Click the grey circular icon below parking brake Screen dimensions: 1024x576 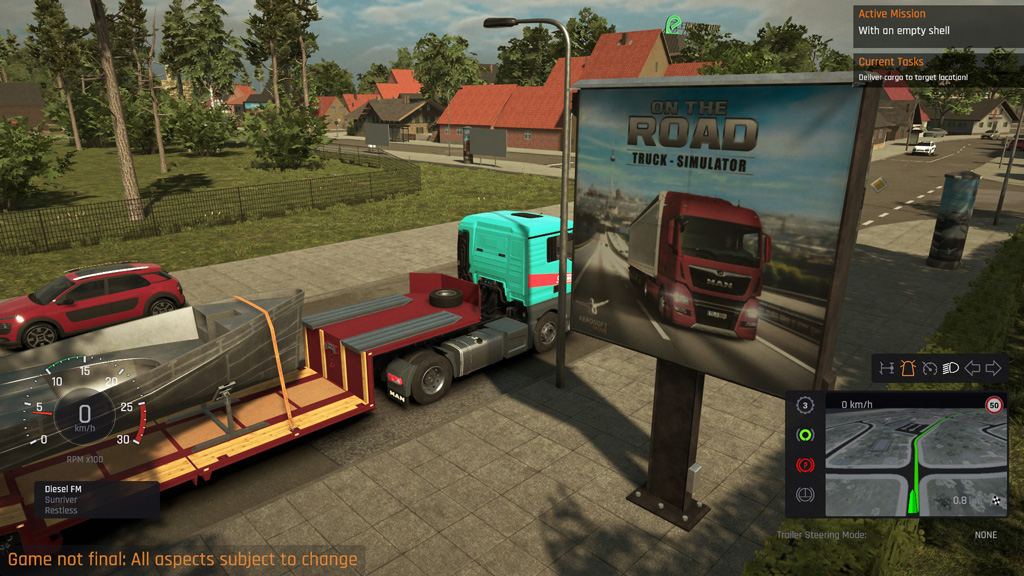(x=803, y=495)
